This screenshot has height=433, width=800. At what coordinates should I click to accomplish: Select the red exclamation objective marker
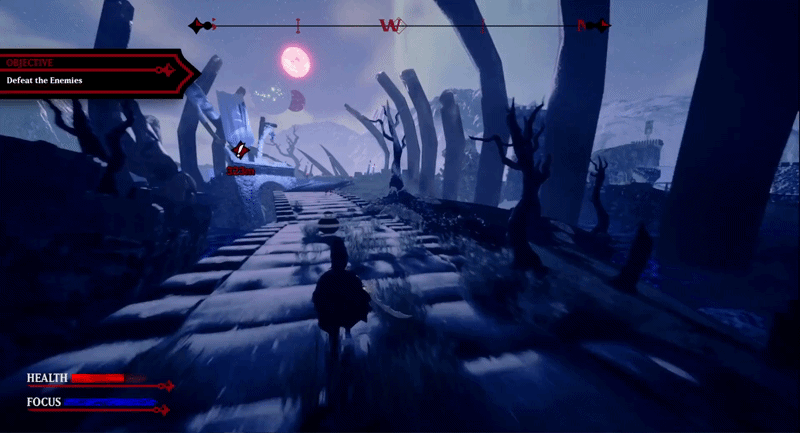[x=240, y=151]
